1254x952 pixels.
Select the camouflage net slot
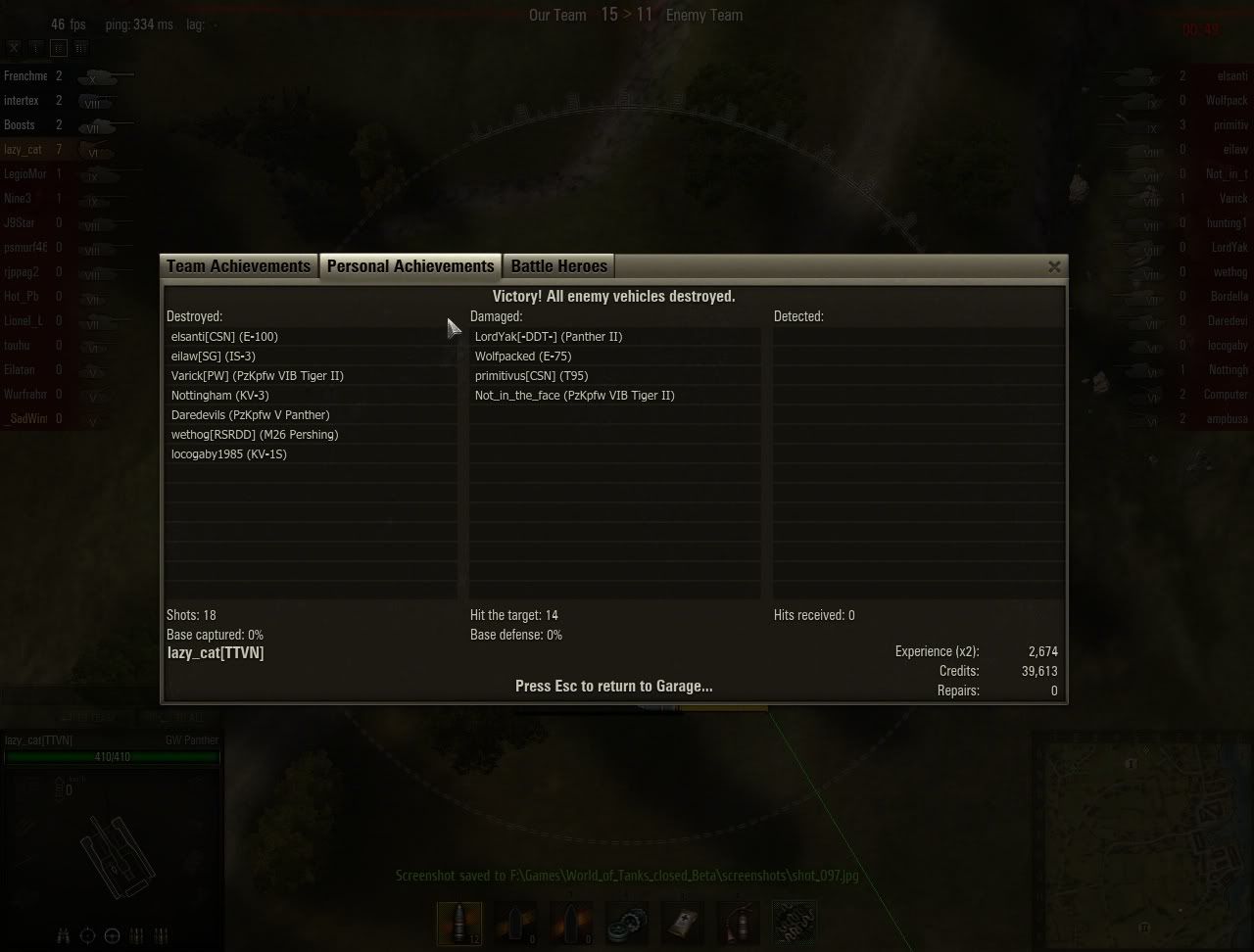[795, 924]
